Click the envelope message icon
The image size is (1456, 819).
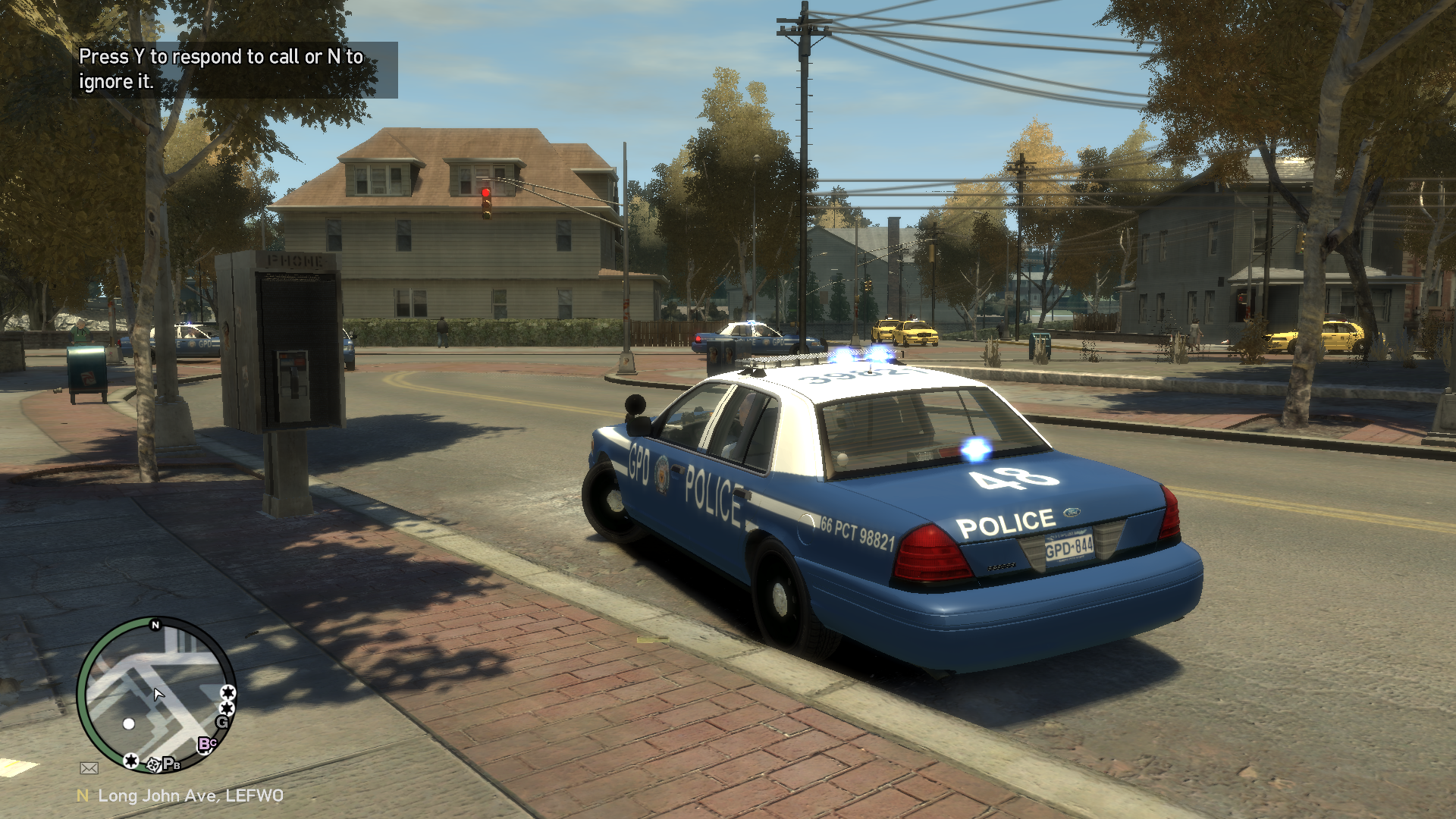[89, 768]
